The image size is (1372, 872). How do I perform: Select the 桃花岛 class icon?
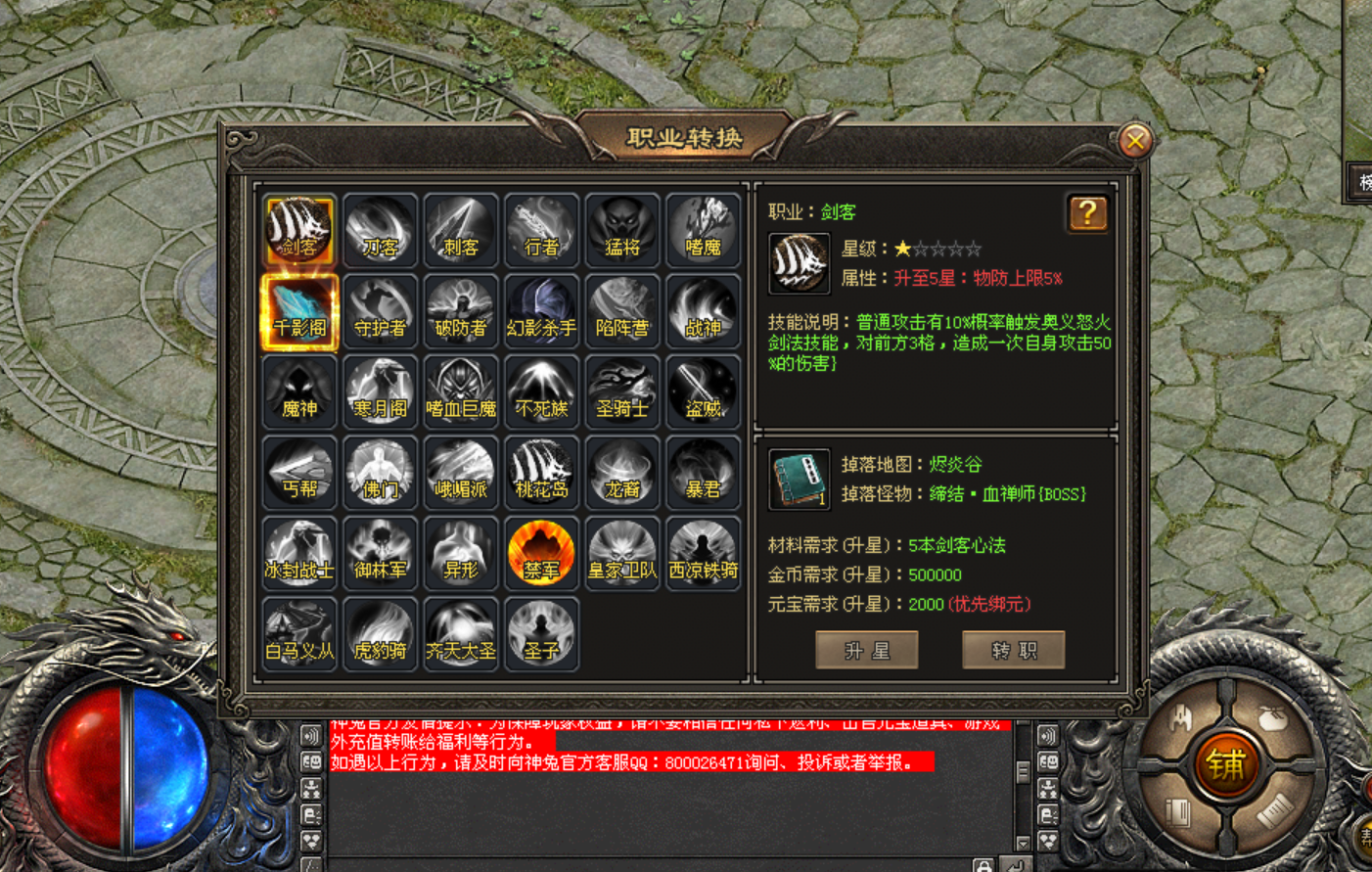541,474
